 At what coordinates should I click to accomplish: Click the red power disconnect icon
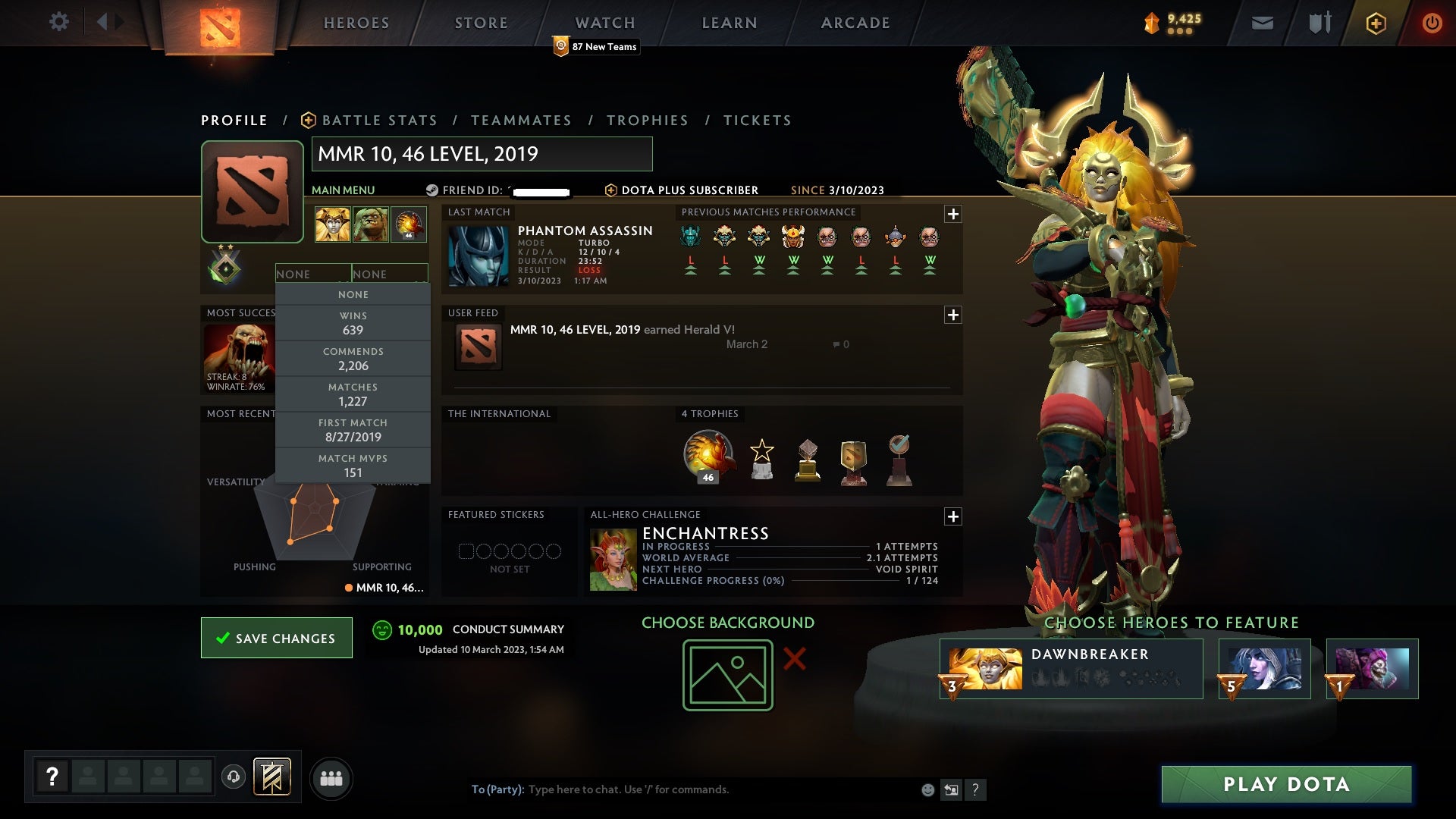1432,23
